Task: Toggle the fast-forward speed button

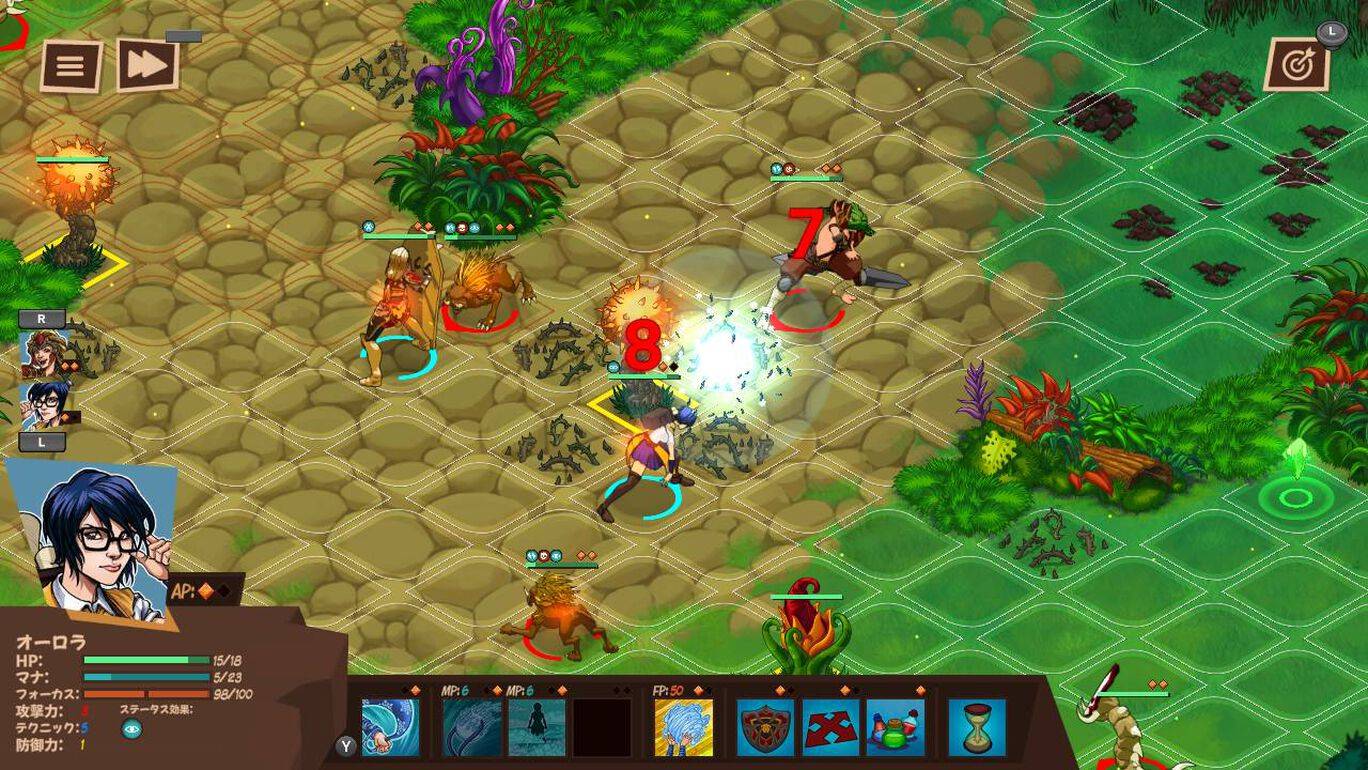Action: pos(148,65)
